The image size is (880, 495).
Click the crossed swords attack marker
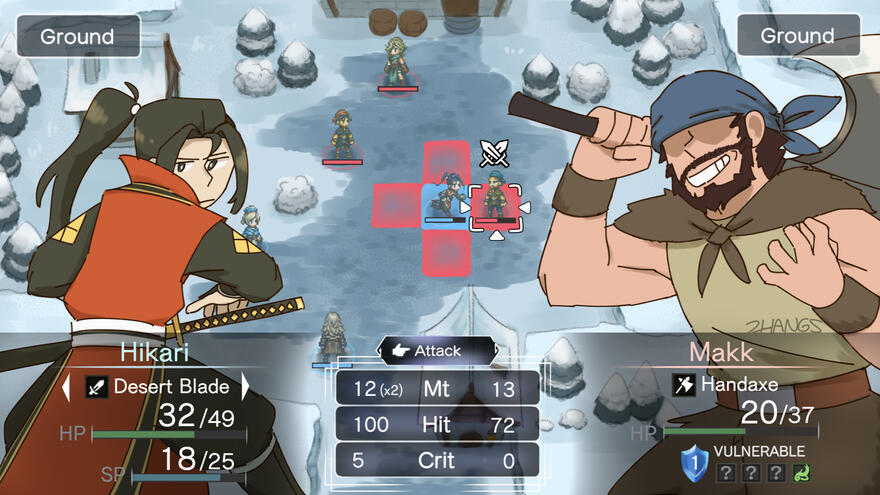pyautogui.click(x=494, y=153)
